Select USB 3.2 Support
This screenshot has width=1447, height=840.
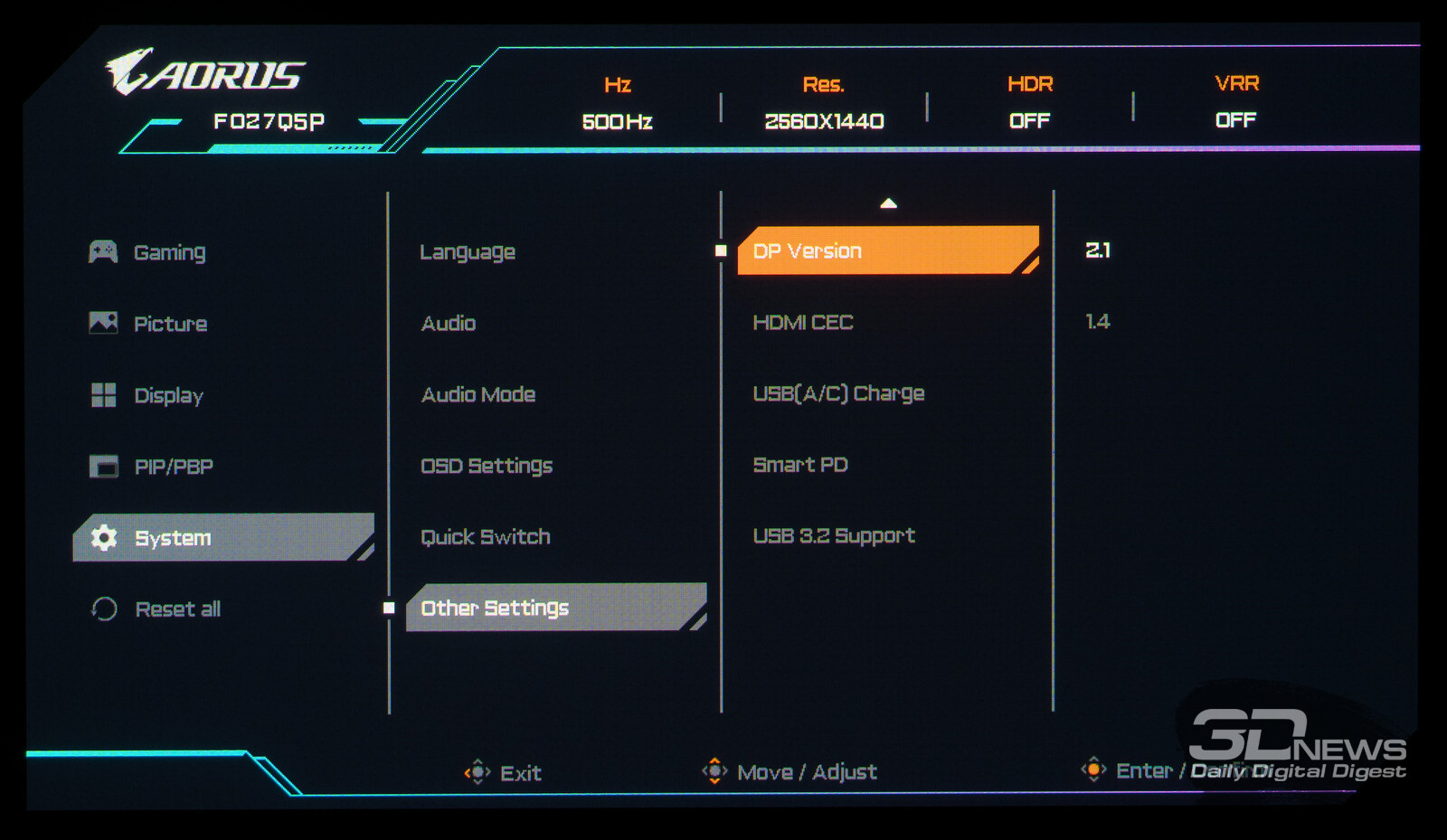point(834,536)
